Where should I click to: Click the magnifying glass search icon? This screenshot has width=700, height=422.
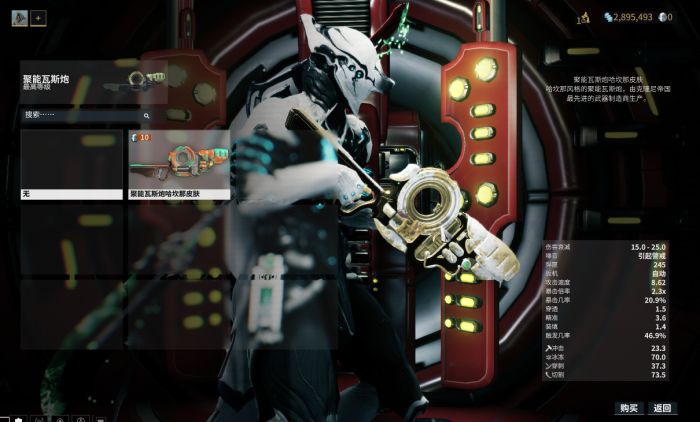pyautogui.click(x=147, y=116)
